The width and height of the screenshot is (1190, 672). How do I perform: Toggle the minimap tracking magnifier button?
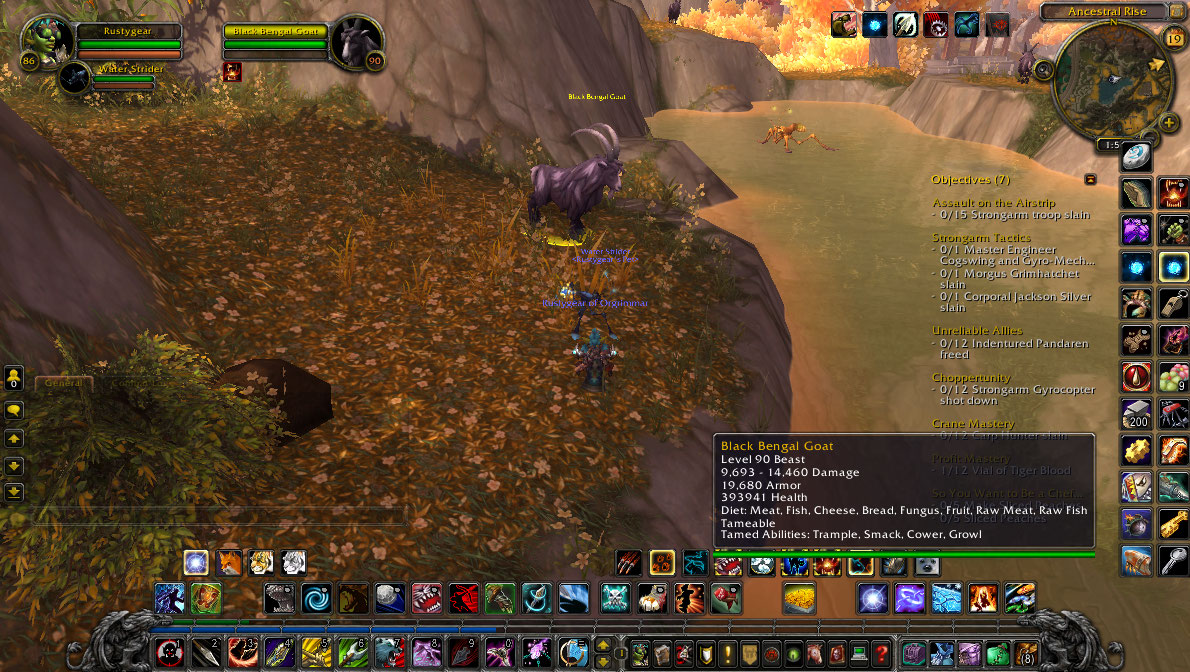pos(1044,70)
